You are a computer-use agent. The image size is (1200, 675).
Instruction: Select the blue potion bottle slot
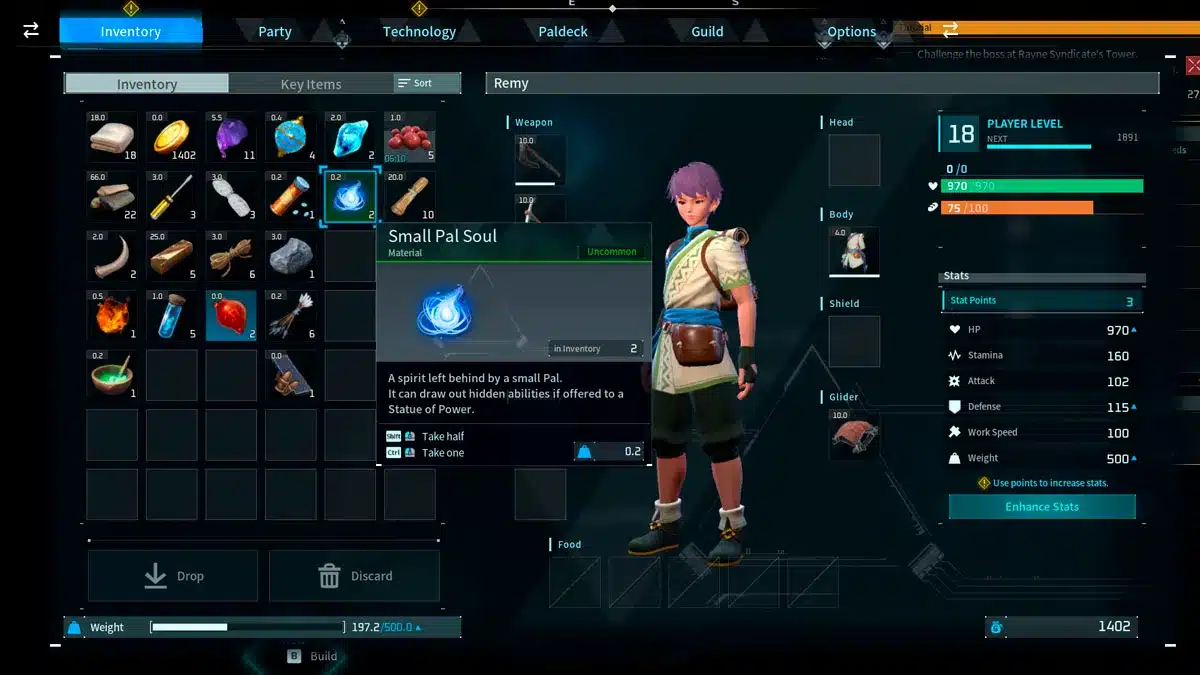172,316
